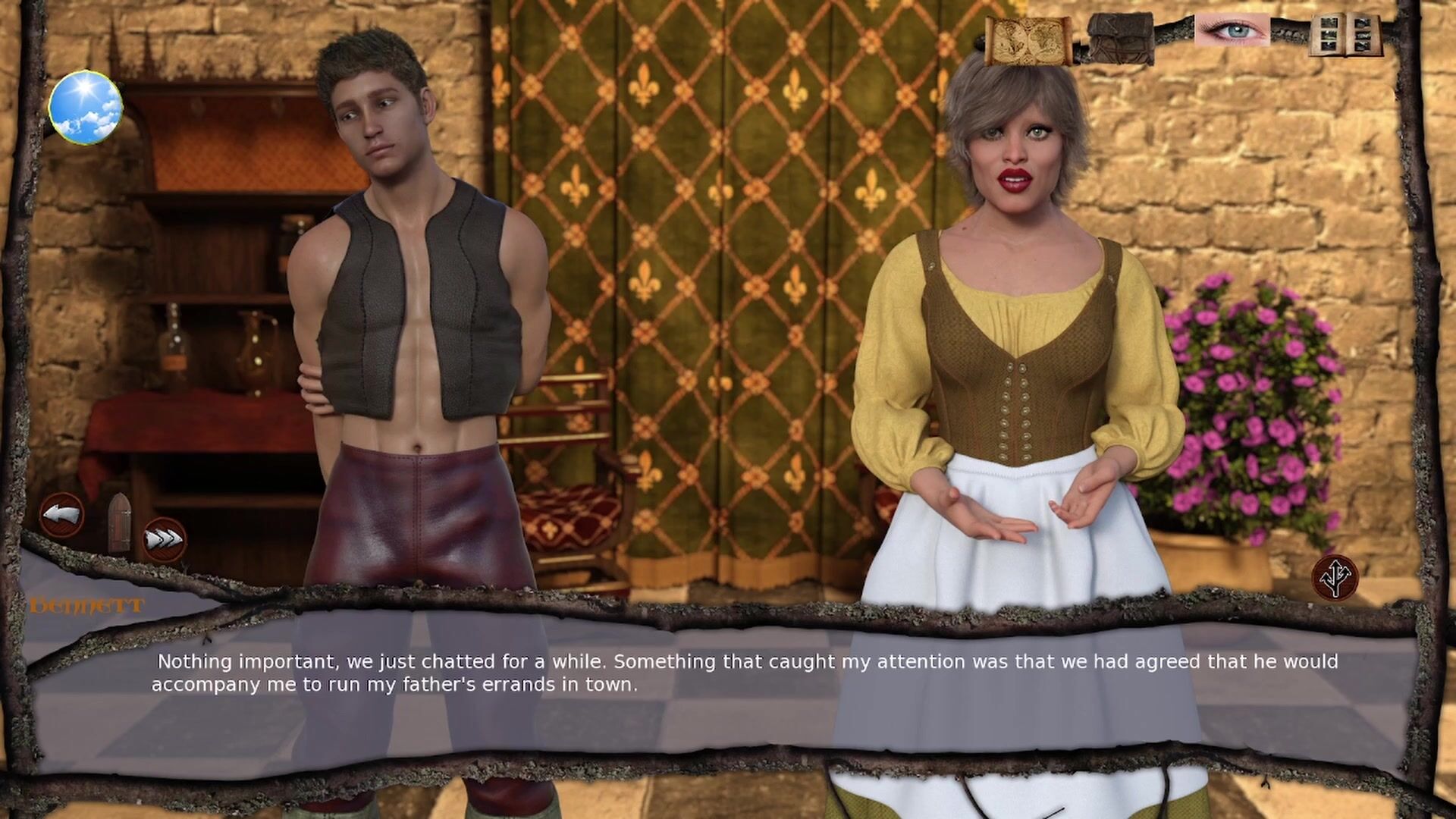The width and height of the screenshot is (1456, 819).
Task: Click the sunny sky time-of-day orb
Action: coord(86,107)
